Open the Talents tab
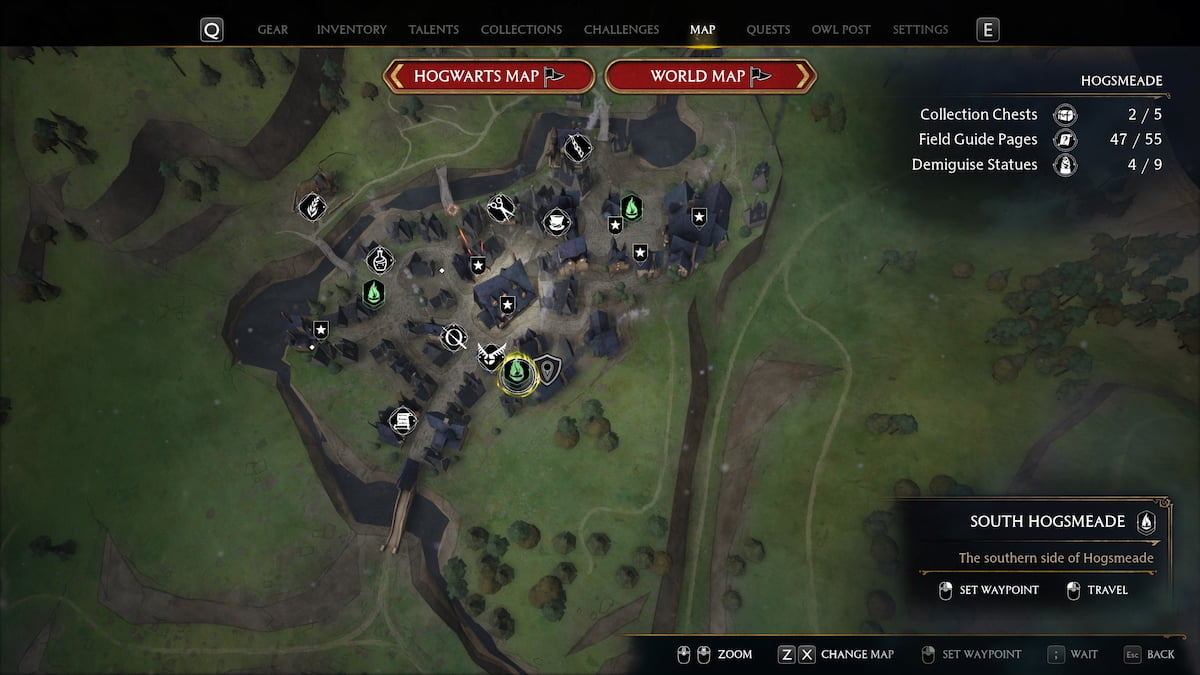The image size is (1200, 675). point(435,30)
